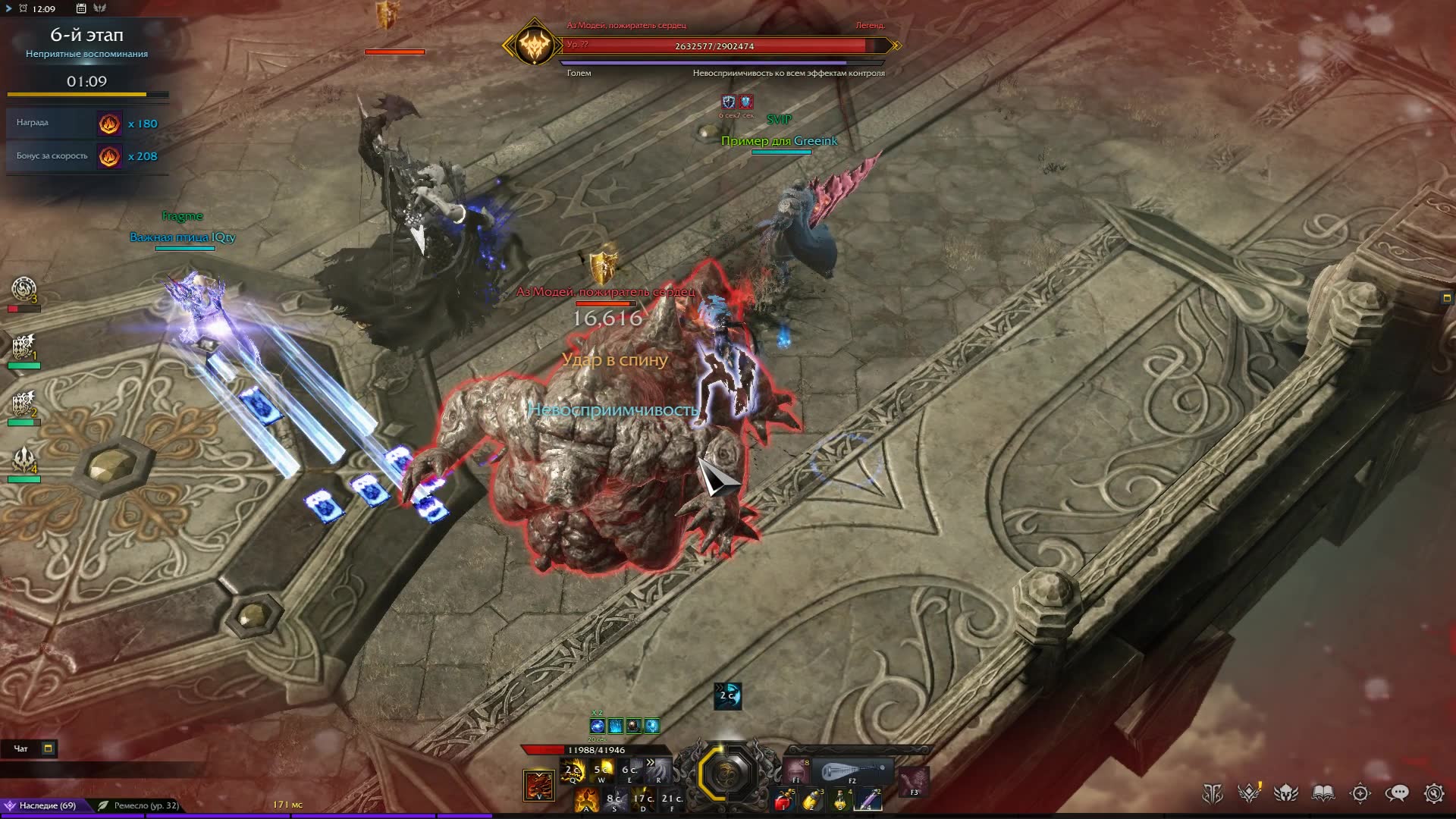
Task: Click the calendar icon beside the clock
Action: (81, 8)
